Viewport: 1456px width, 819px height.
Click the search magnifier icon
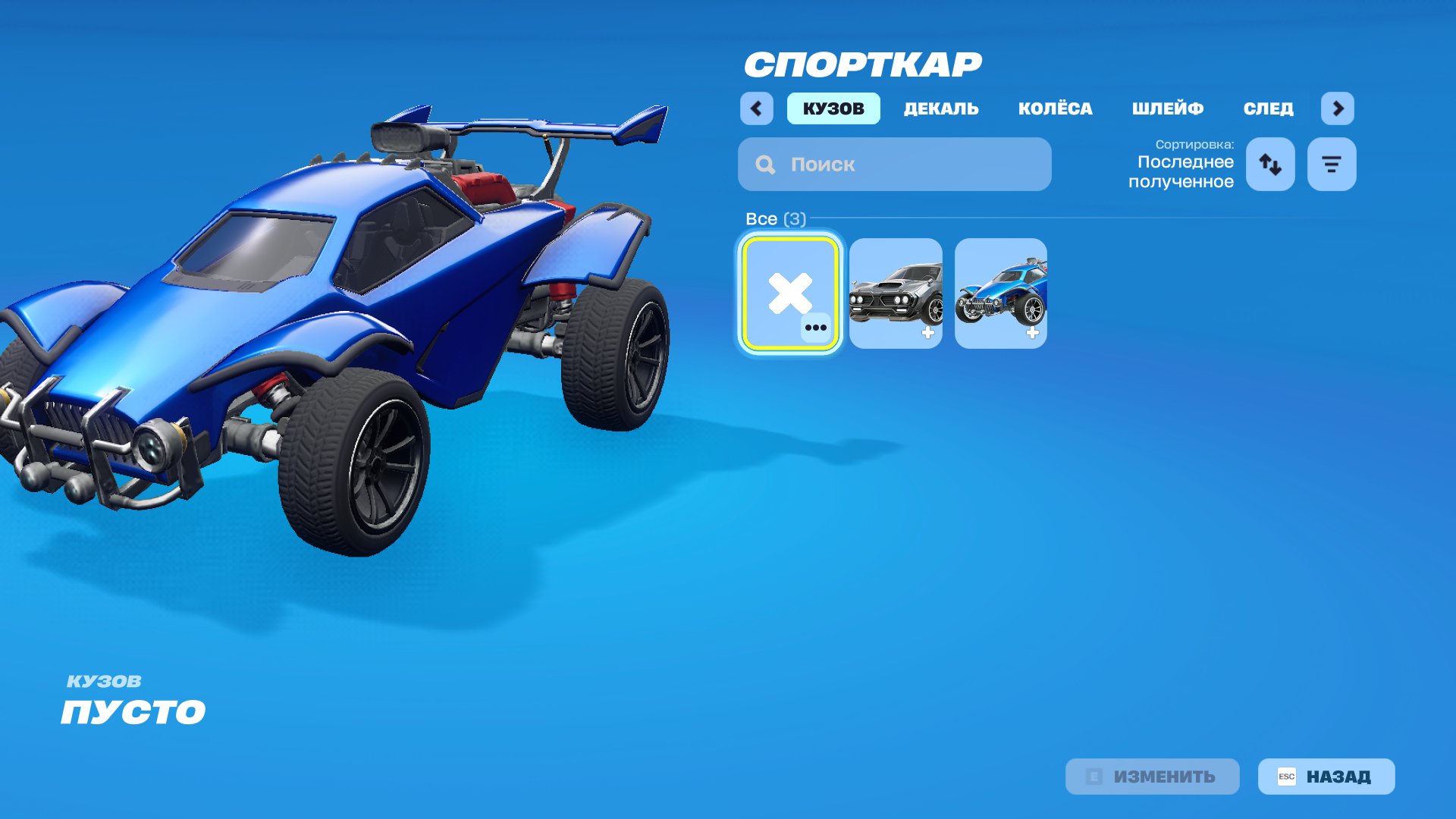(764, 164)
